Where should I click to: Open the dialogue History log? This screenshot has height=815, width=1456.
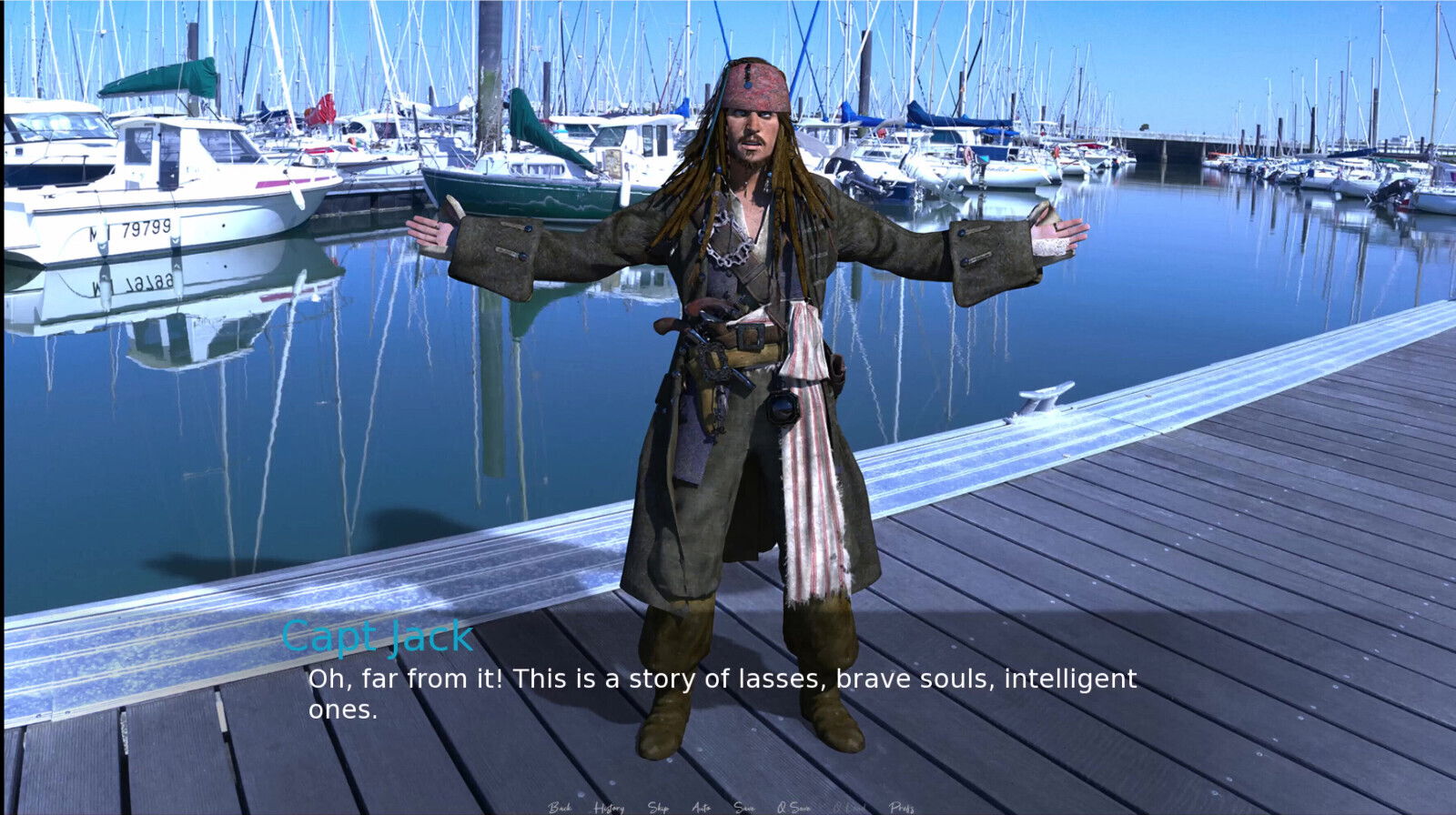point(609,807)
